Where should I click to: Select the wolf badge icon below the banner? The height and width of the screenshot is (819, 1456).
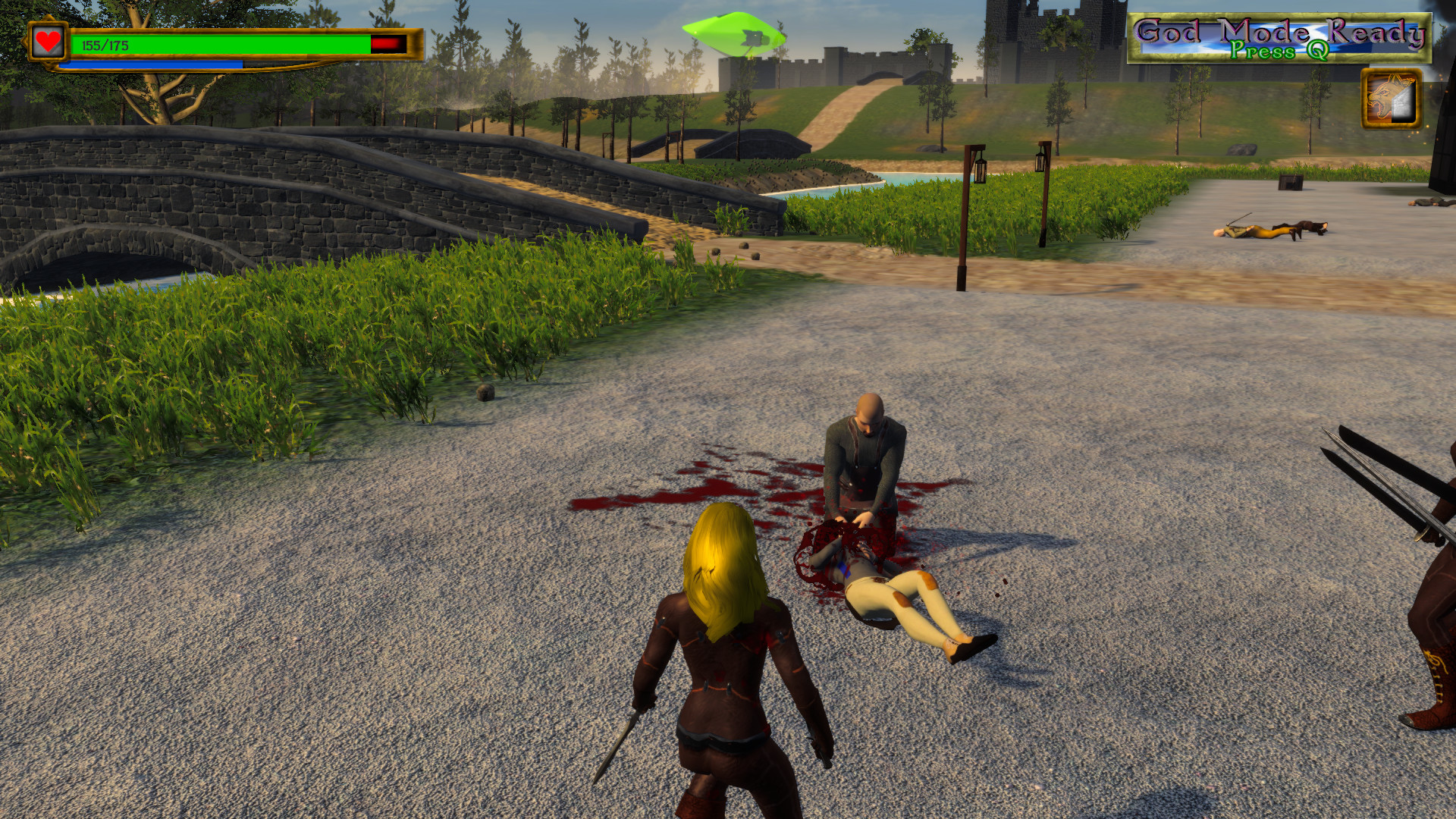point(1394,100)
